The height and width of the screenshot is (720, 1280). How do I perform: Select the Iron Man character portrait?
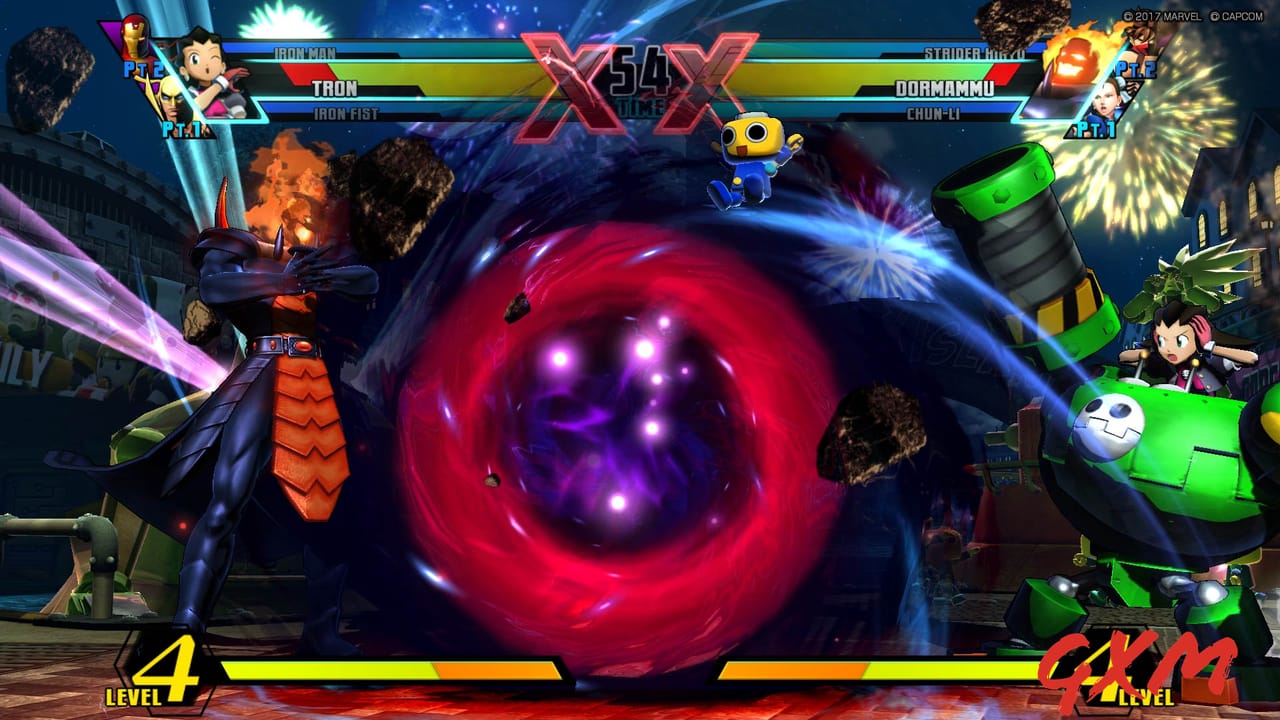pyautogui.click(x=134, y=39)
